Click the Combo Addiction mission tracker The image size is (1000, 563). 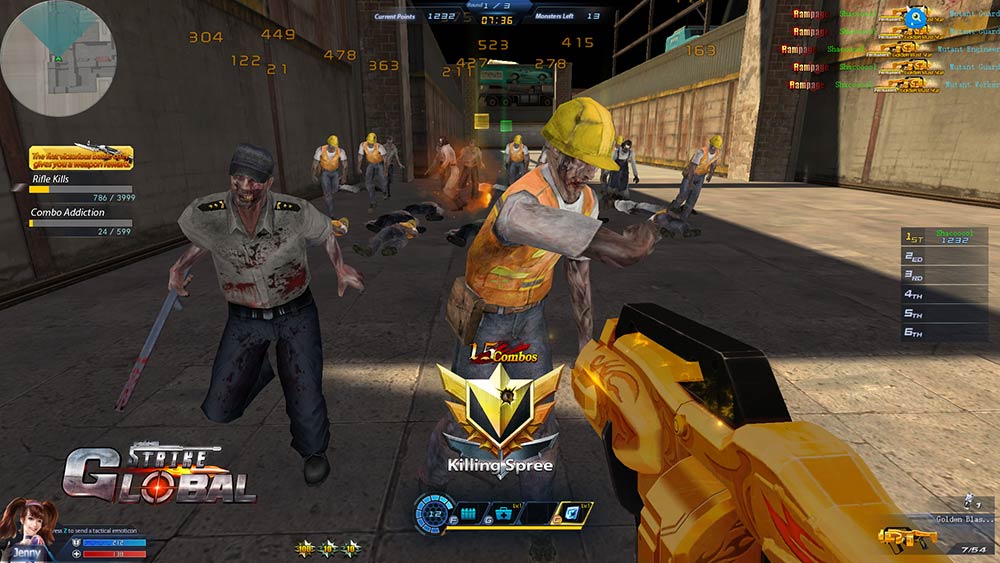pos(81,221)
